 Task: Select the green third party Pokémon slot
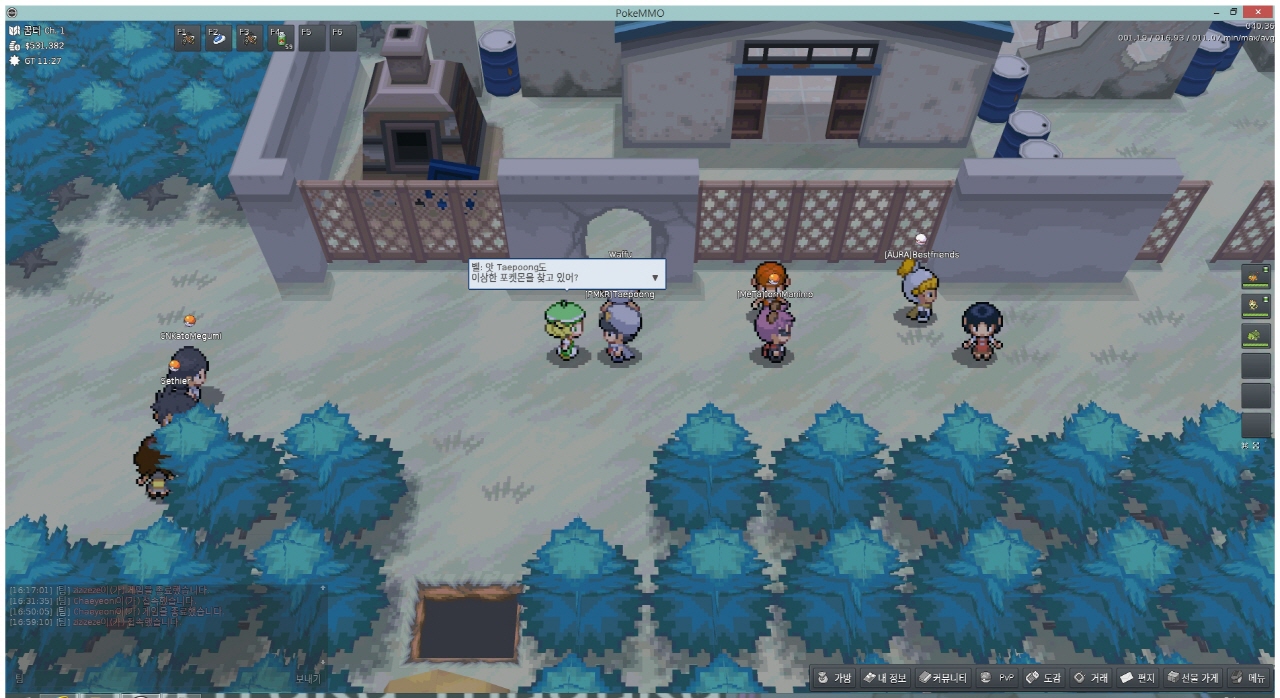[x=1256, y=335]
